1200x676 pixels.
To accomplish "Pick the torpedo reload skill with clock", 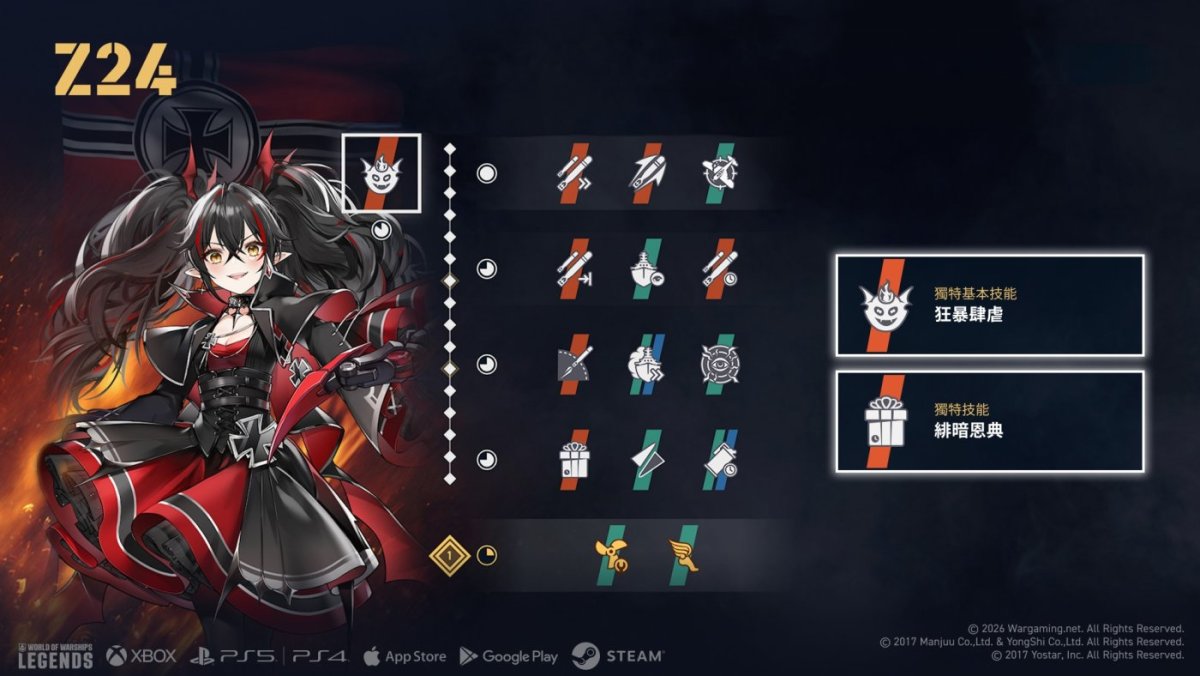I will 718,268.
